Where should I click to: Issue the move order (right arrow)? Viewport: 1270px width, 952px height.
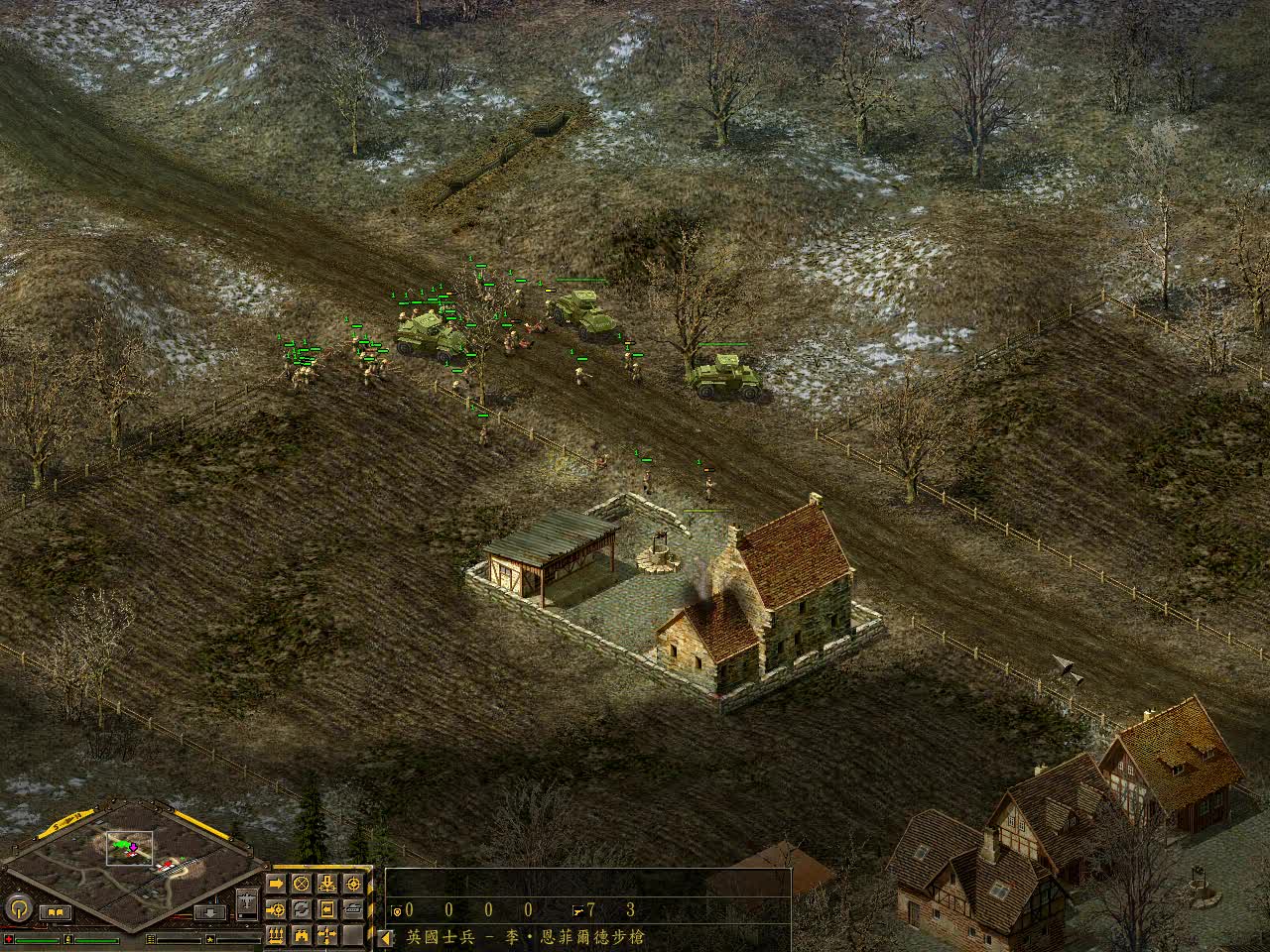276,883
